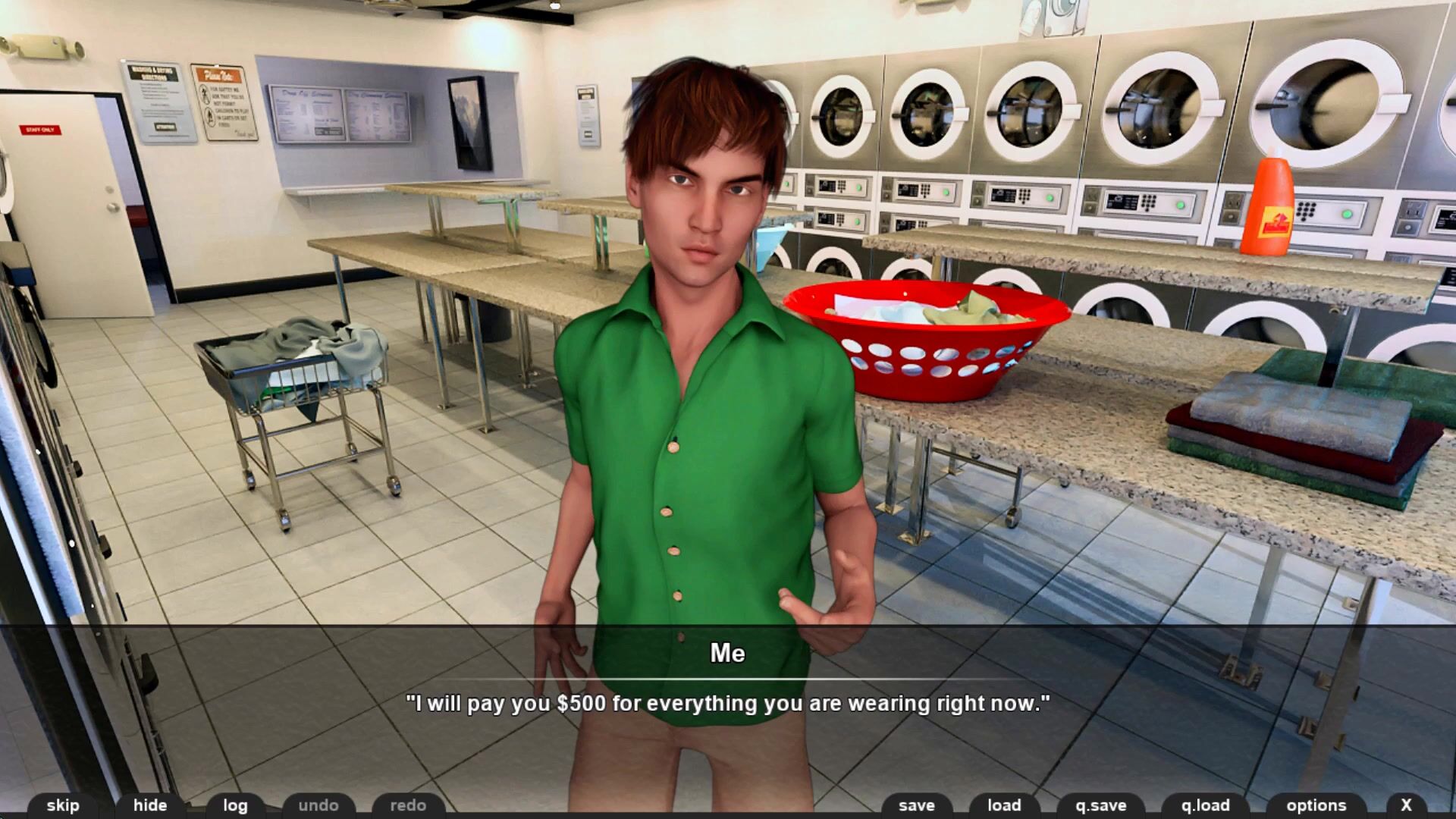Screen dimensions: 1456x819
Task: Open the options menu
Action: point(1316,805)
